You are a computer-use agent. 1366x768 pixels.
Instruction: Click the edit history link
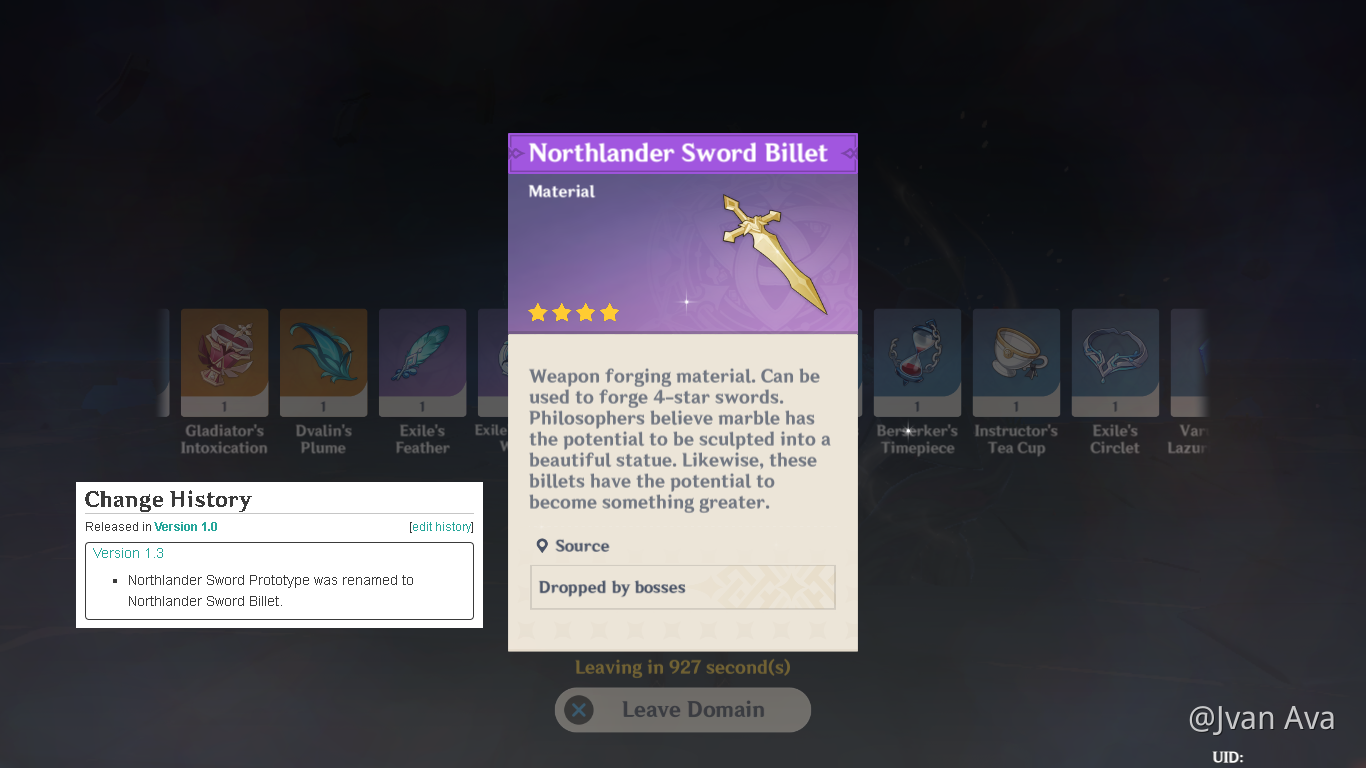tap(441, 526)
